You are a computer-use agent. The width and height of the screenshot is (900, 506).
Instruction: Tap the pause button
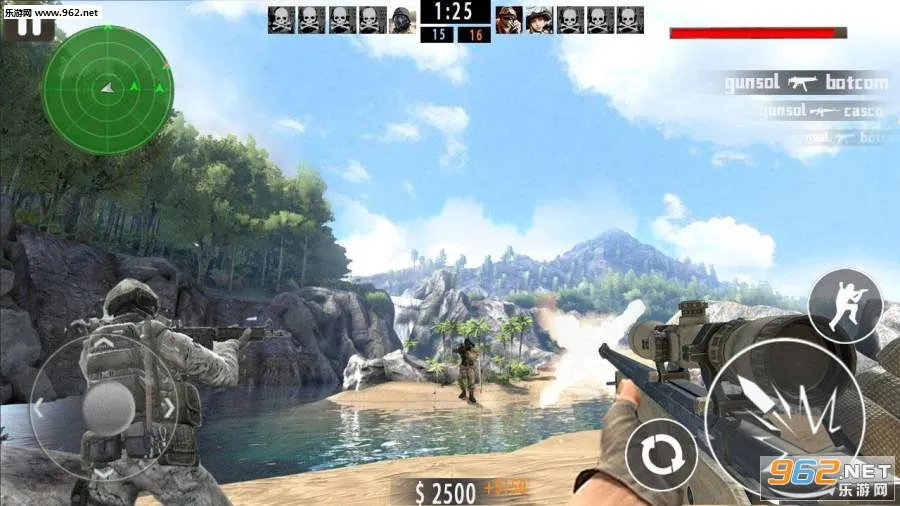click(34, 24)
